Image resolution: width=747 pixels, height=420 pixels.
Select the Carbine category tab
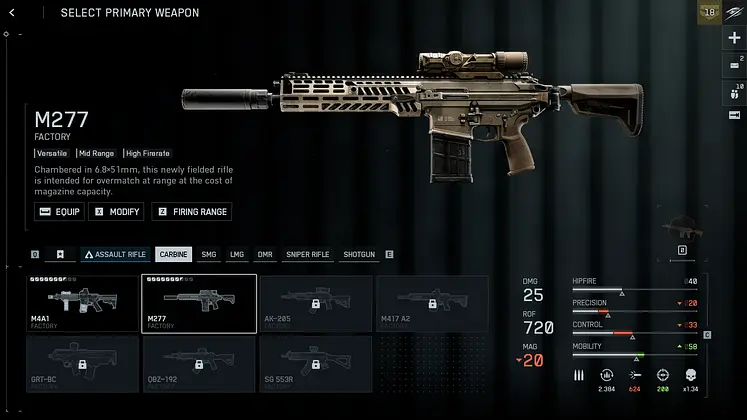tap(174, 254)
